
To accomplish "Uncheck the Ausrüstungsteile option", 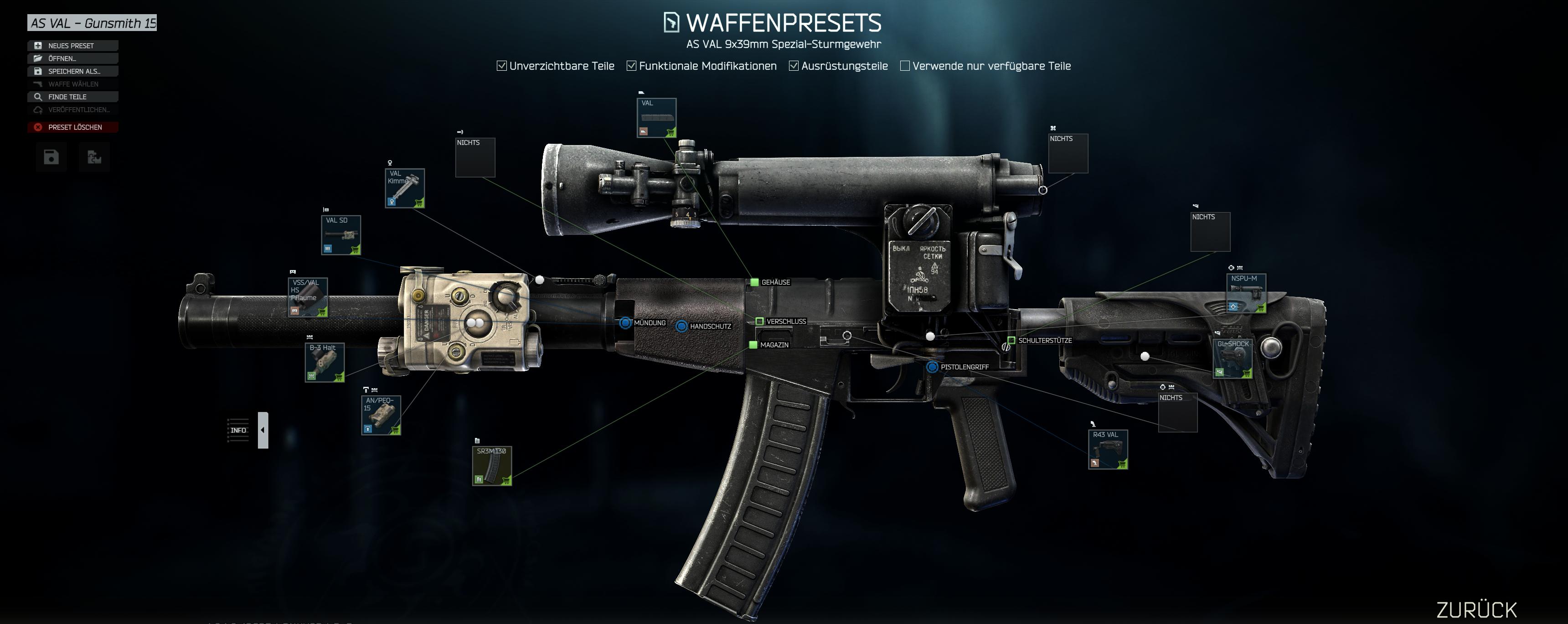I will tap(794, 66).
